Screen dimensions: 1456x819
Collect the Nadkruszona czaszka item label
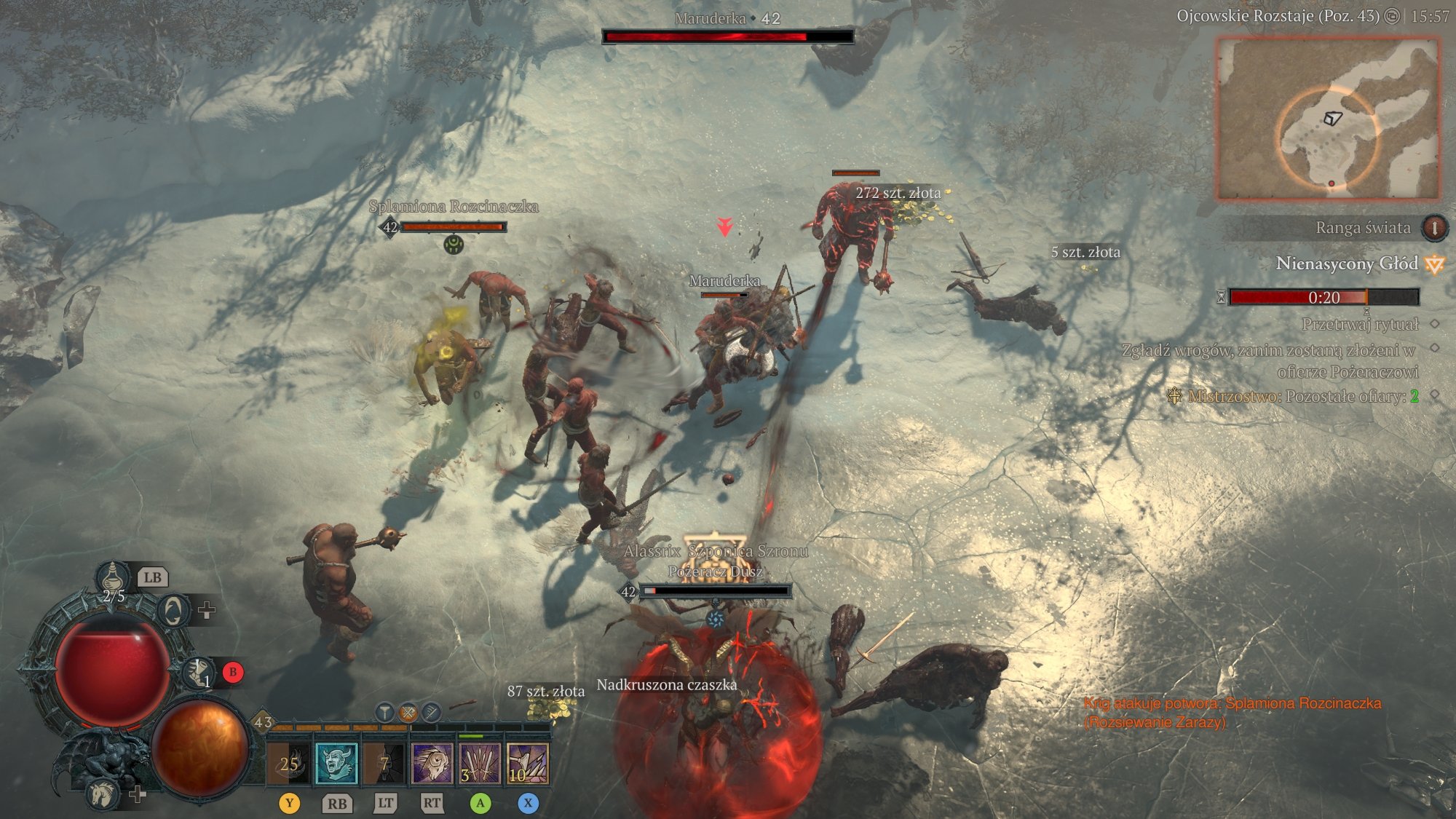click(666, 686)
